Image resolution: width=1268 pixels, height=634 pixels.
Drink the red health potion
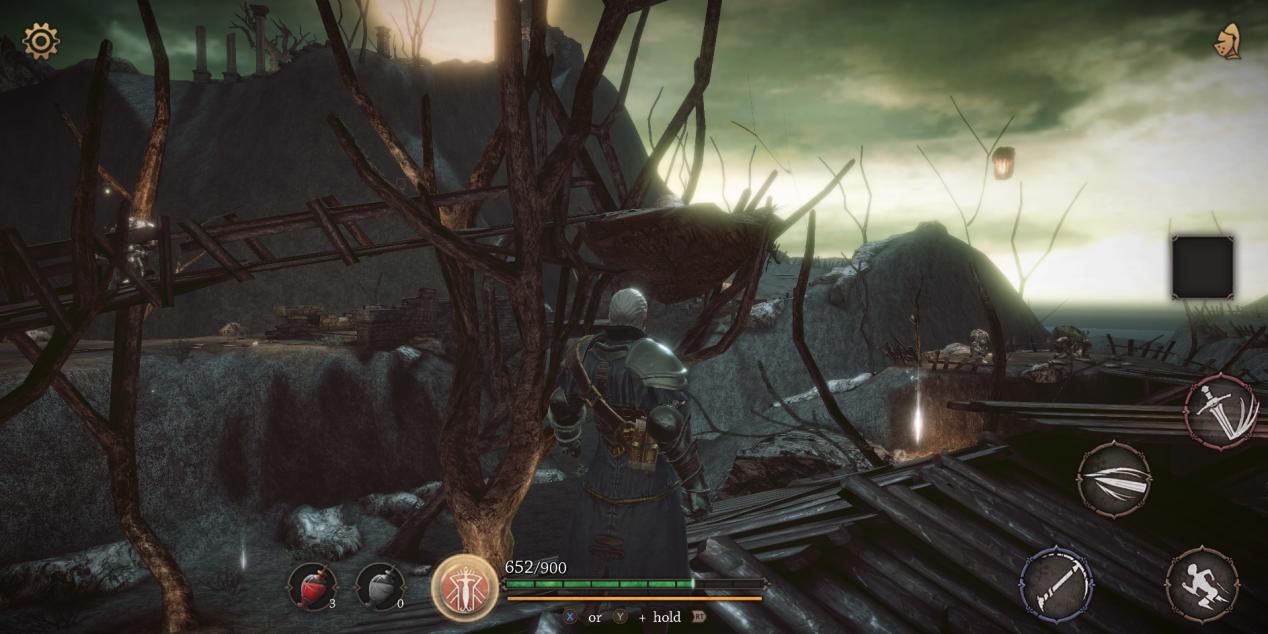312,586
